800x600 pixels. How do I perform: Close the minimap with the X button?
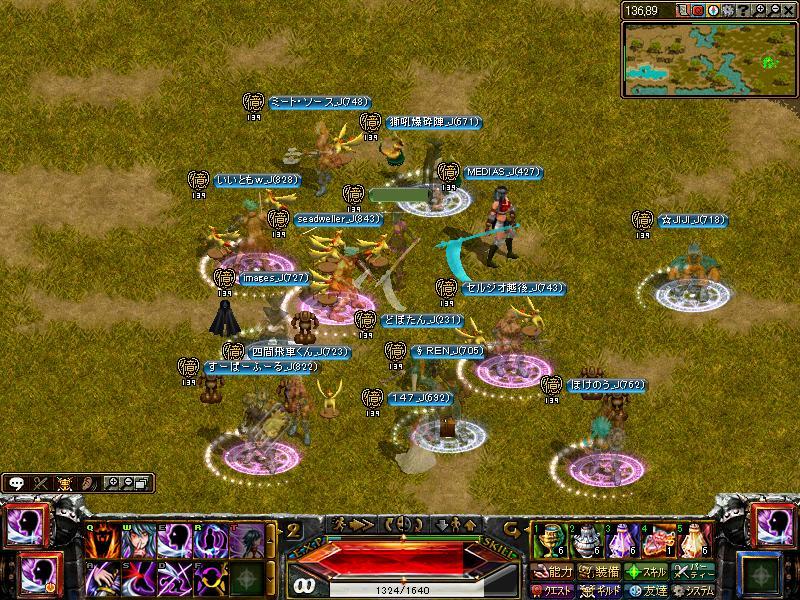pos(787,10)
